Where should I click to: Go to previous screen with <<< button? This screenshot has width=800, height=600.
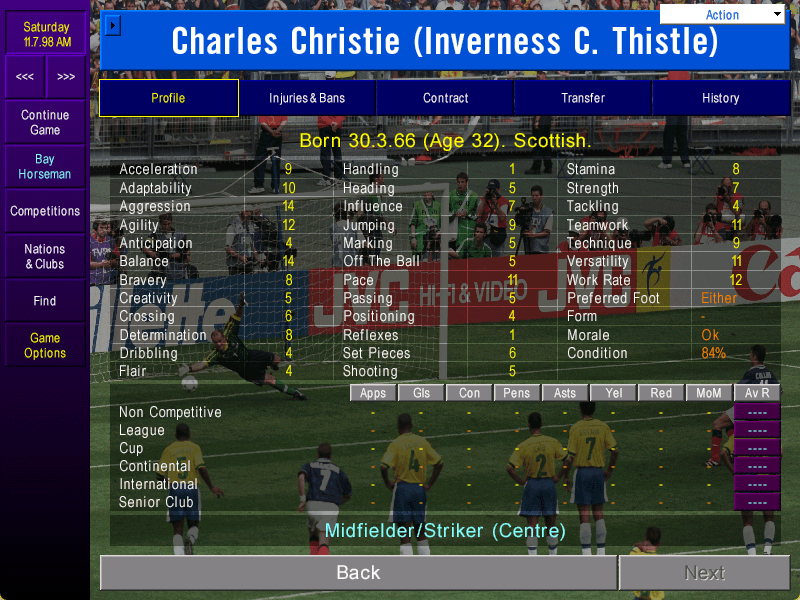[x=25, y=77]
